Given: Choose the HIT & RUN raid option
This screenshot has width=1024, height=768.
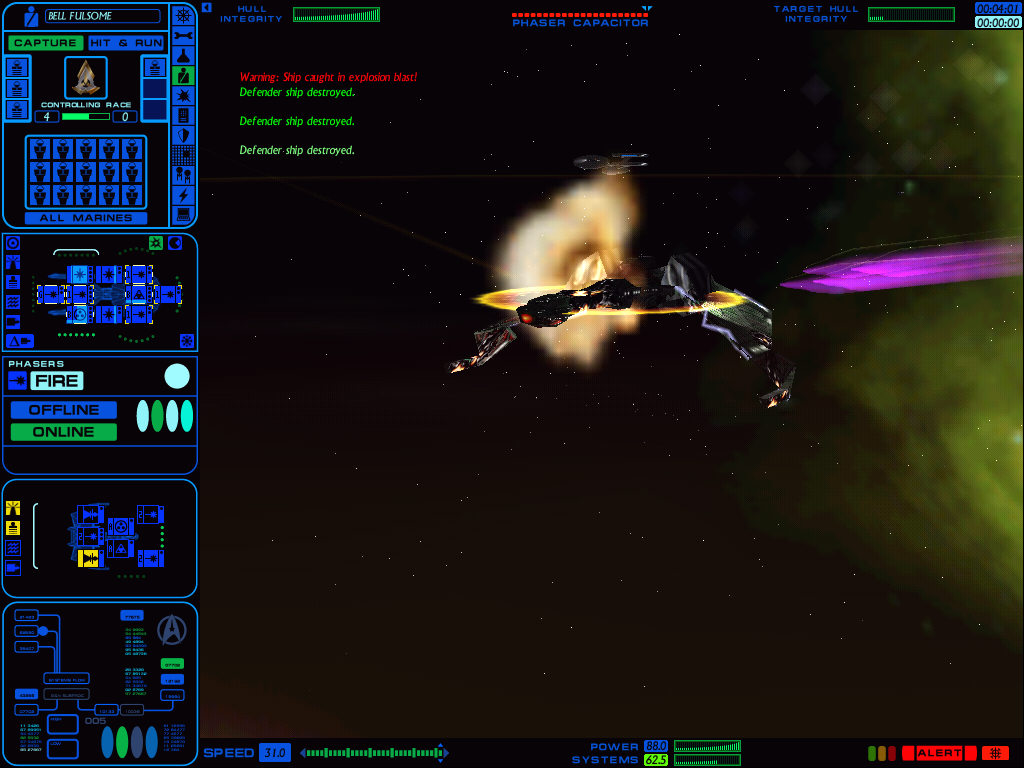Looking at the screenshot, I should [126, 43].
